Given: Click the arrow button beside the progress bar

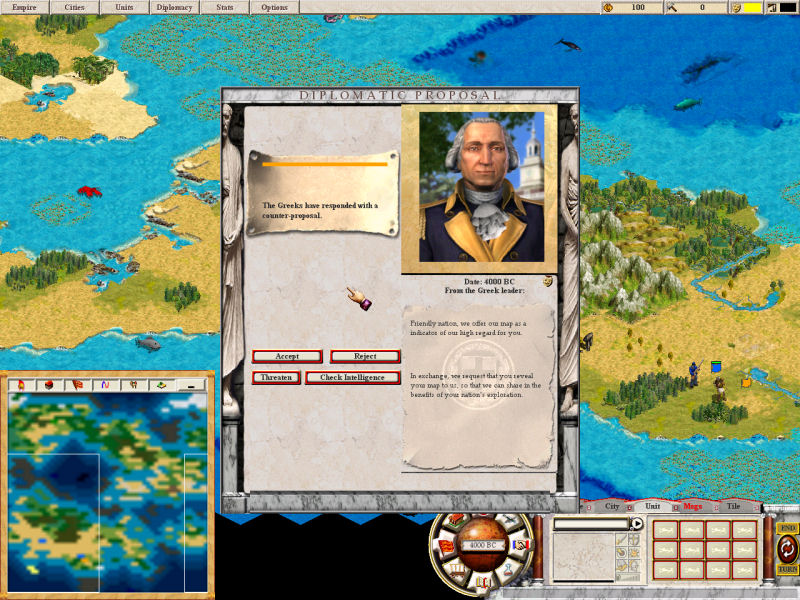Looking at the screenshot, I should pos(637,523).
